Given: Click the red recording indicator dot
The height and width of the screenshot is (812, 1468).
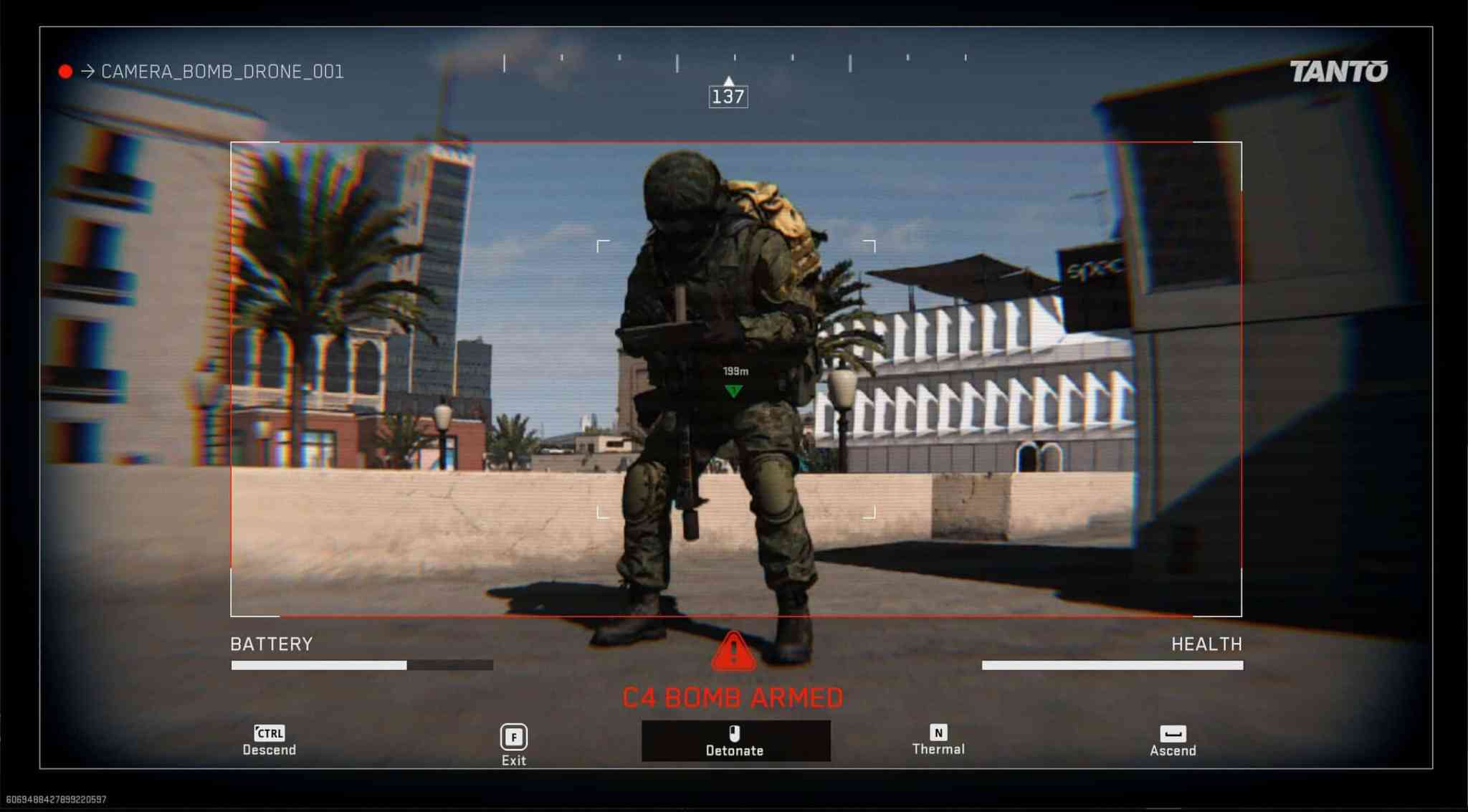Looking at the screenshot, I should 66,70.
